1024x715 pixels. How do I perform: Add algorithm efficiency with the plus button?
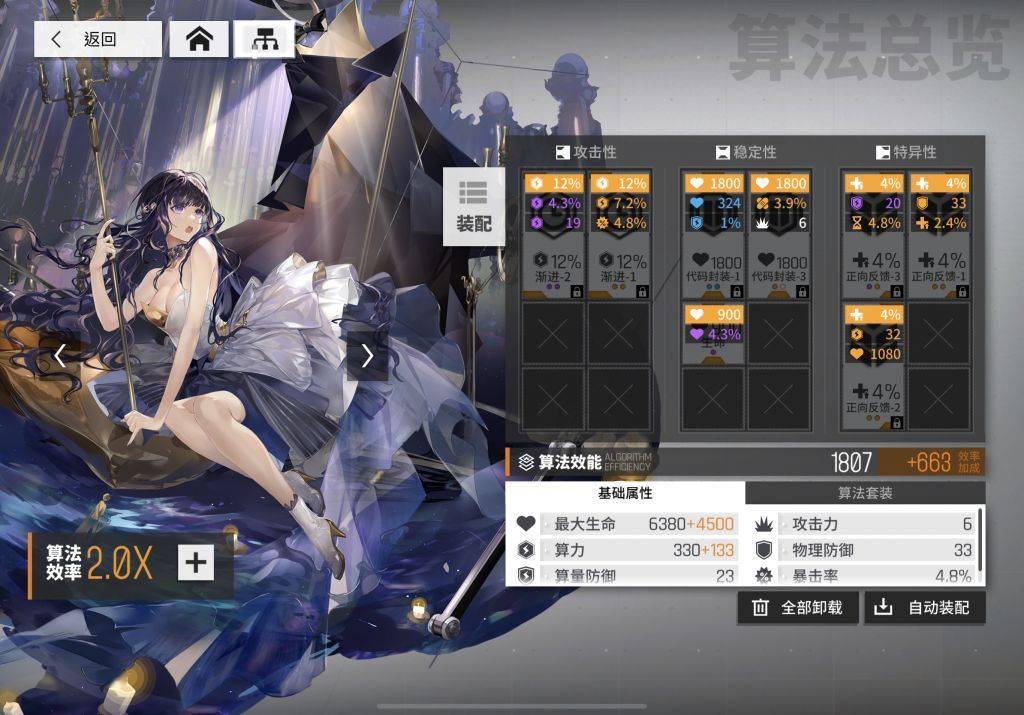[x=196, y=562]
